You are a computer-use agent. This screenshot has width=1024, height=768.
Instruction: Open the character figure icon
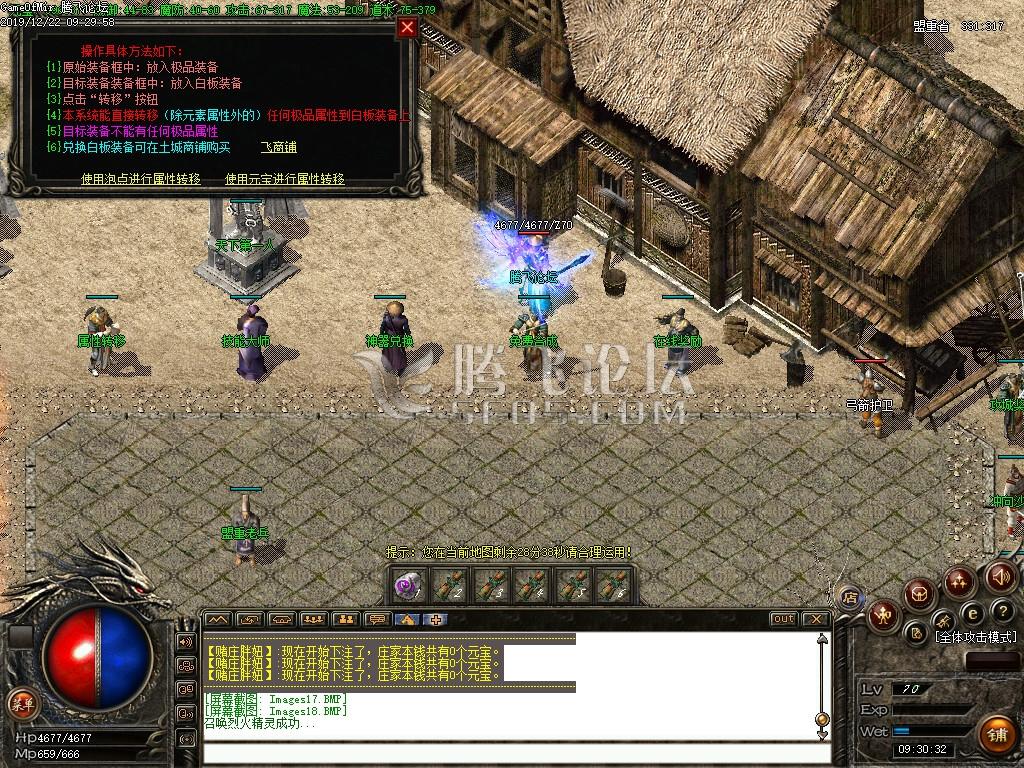click(883, 615)
